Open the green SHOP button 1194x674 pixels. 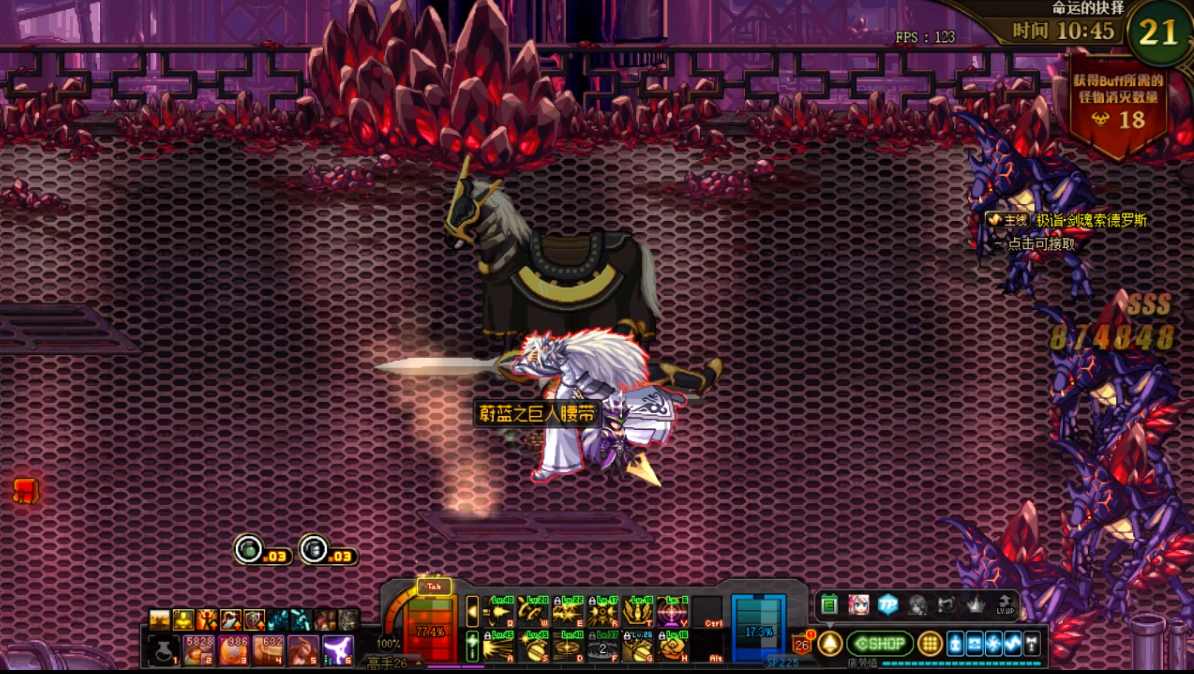point(880,644)
